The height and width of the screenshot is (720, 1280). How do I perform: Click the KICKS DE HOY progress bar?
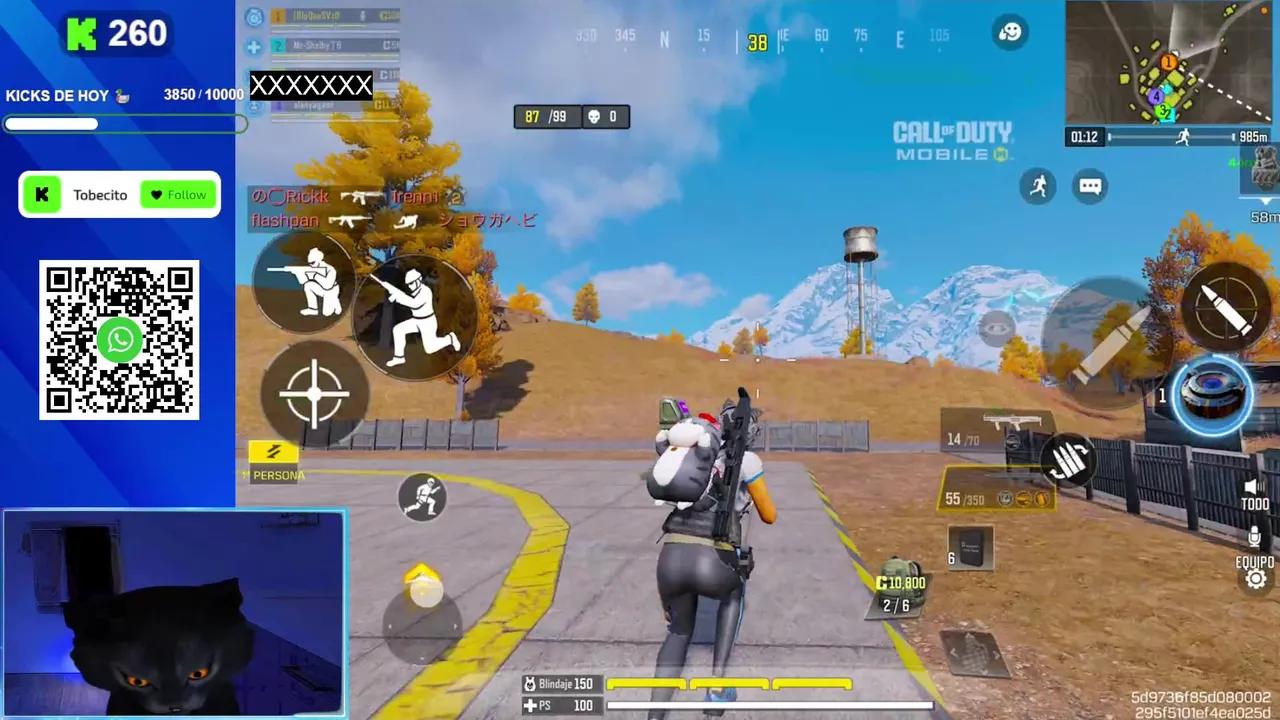tap(125, 124)
